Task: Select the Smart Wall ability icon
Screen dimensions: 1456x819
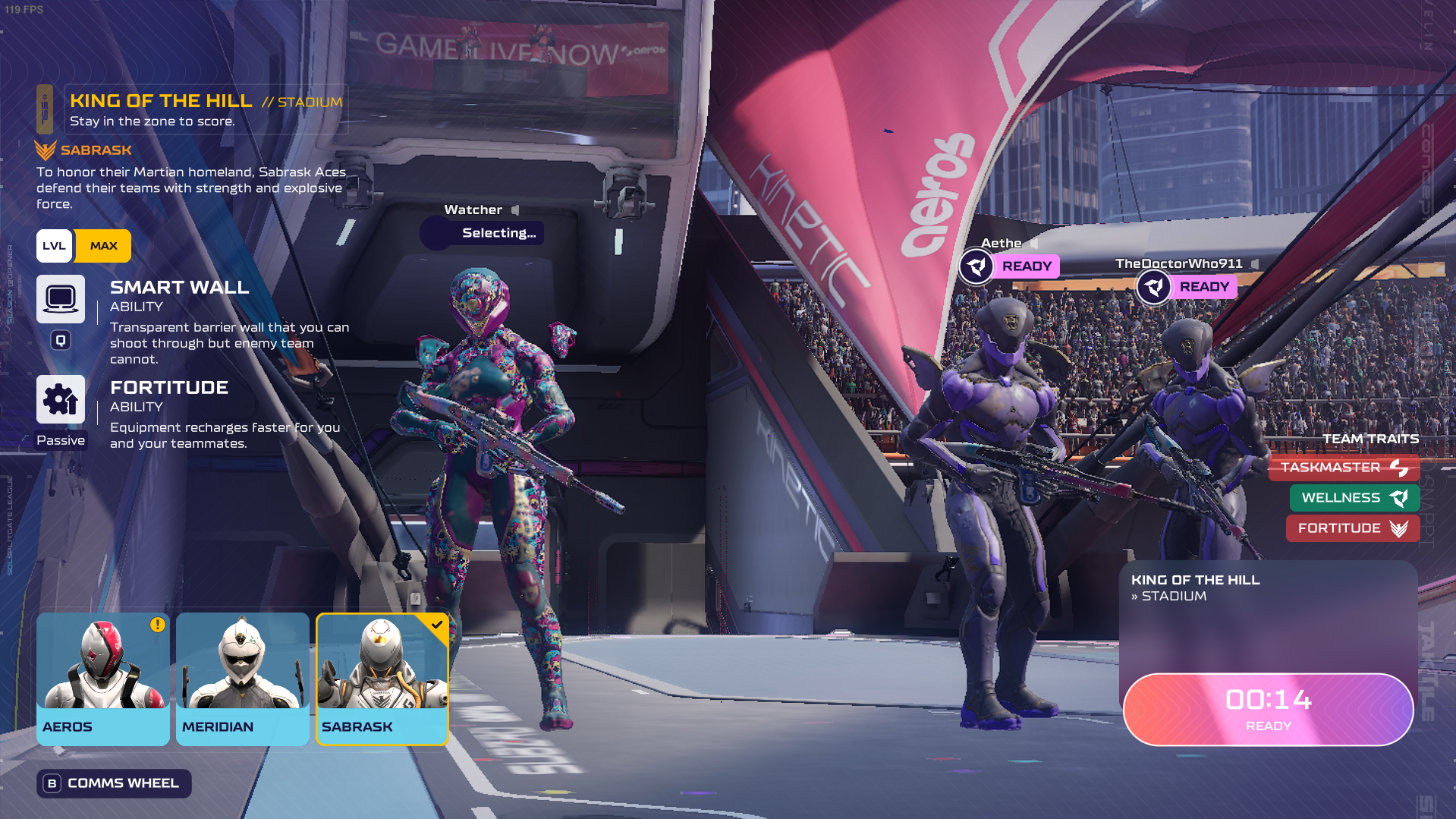Action: (x=61, y=298)
